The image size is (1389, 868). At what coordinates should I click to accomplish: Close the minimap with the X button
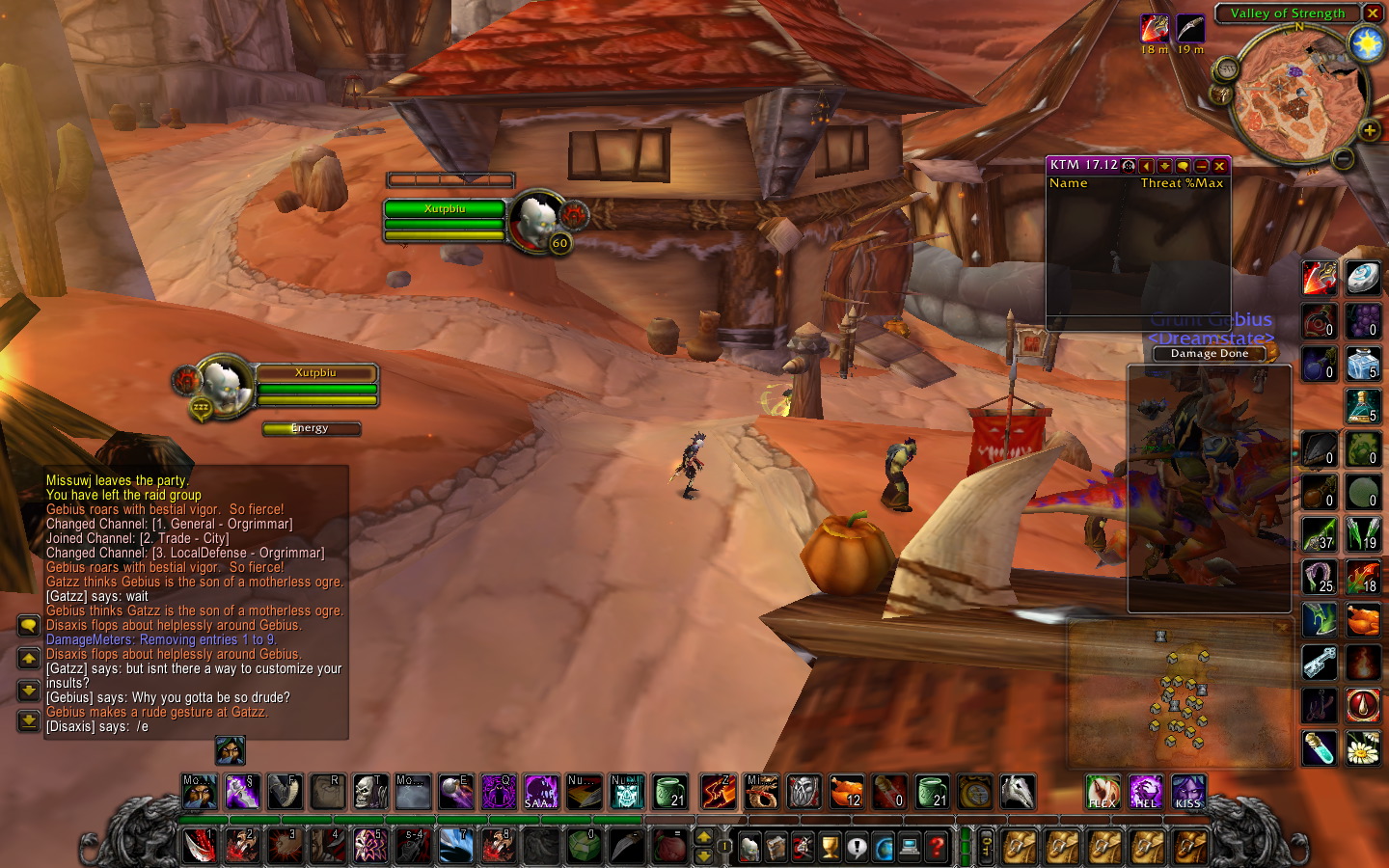coord(1373,14)
